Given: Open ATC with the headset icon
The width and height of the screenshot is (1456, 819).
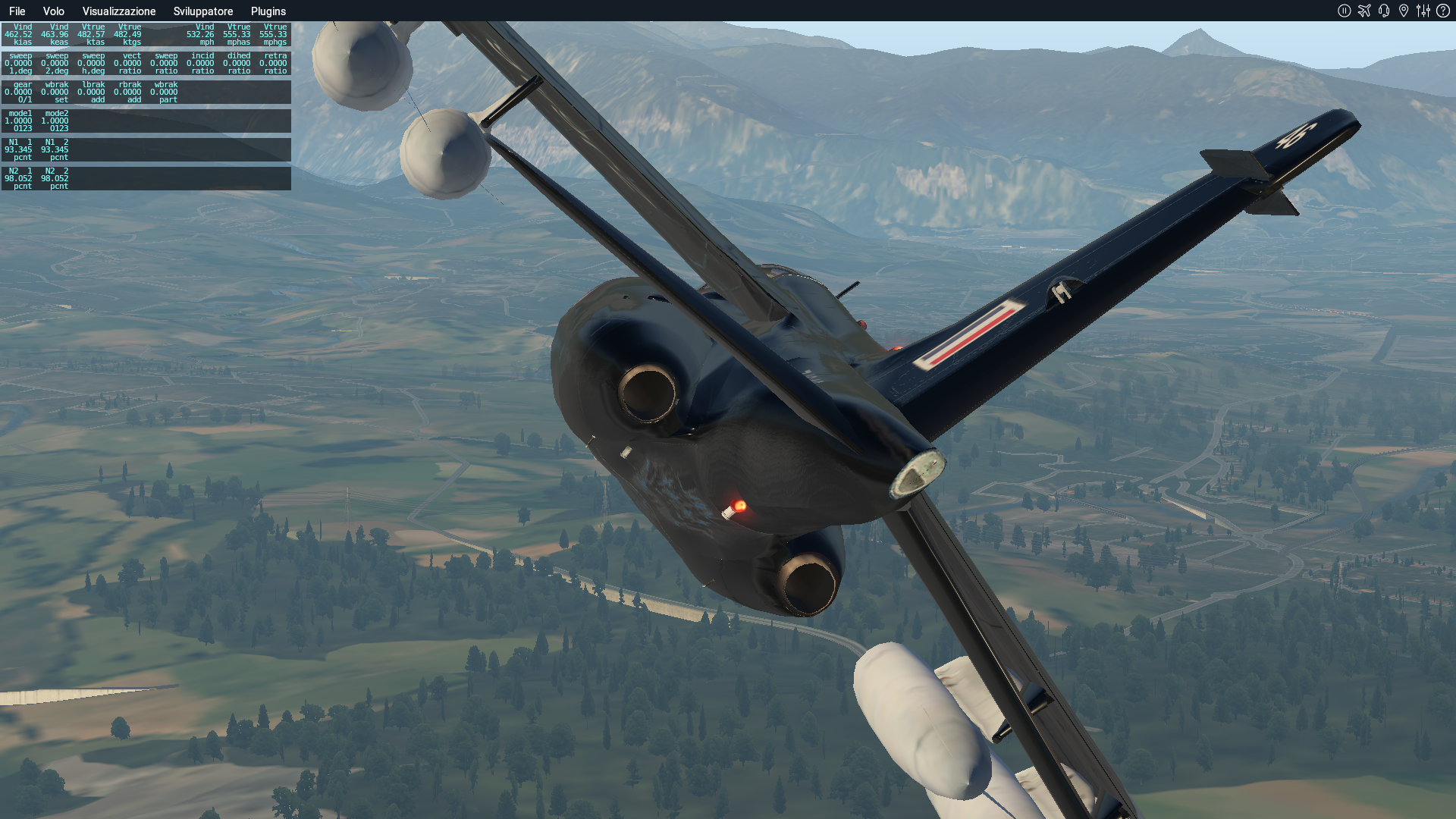Looking at the screenshot, I should point(1384,11).
